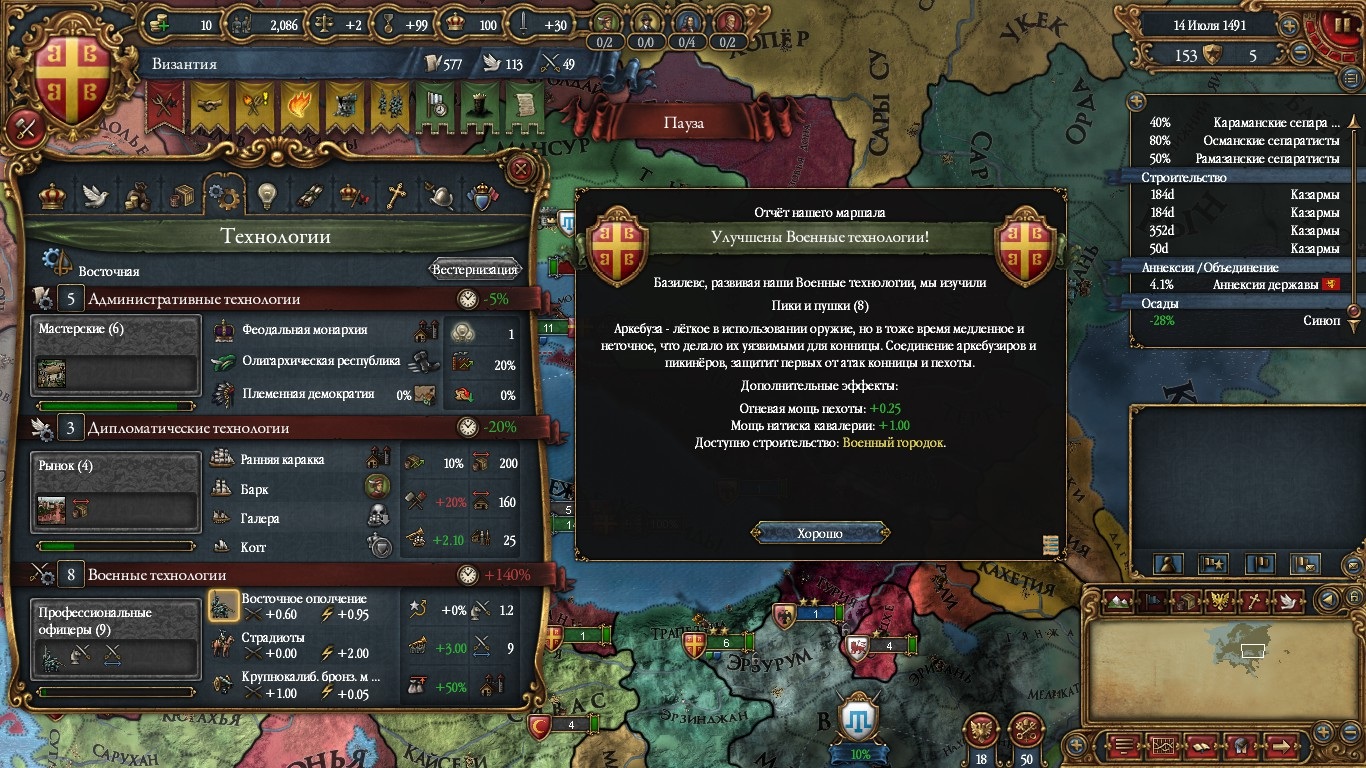Switch to the white dove diplomacy tab

(95, 195)
